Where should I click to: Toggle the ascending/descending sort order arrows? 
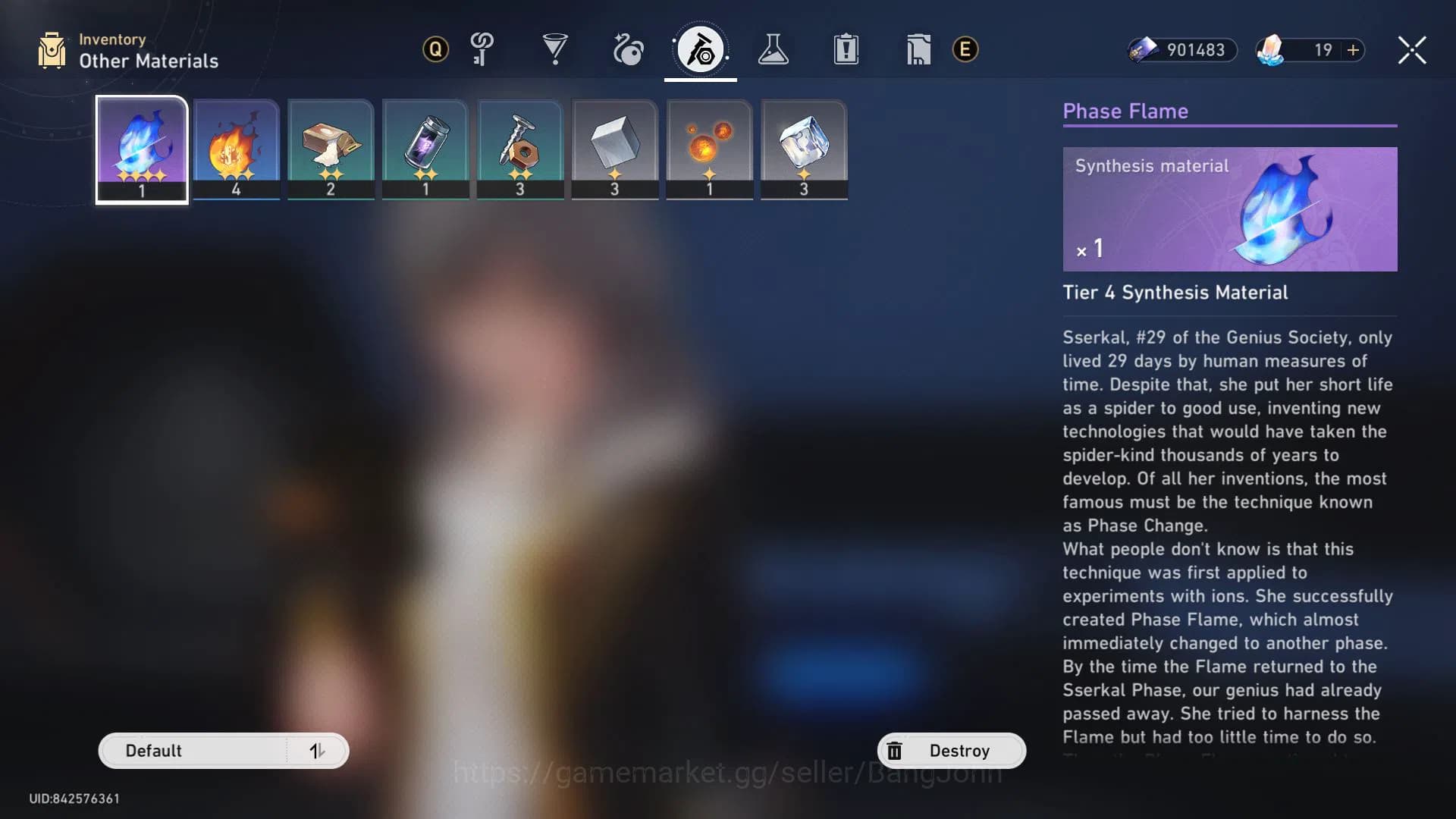coord(318,750)
